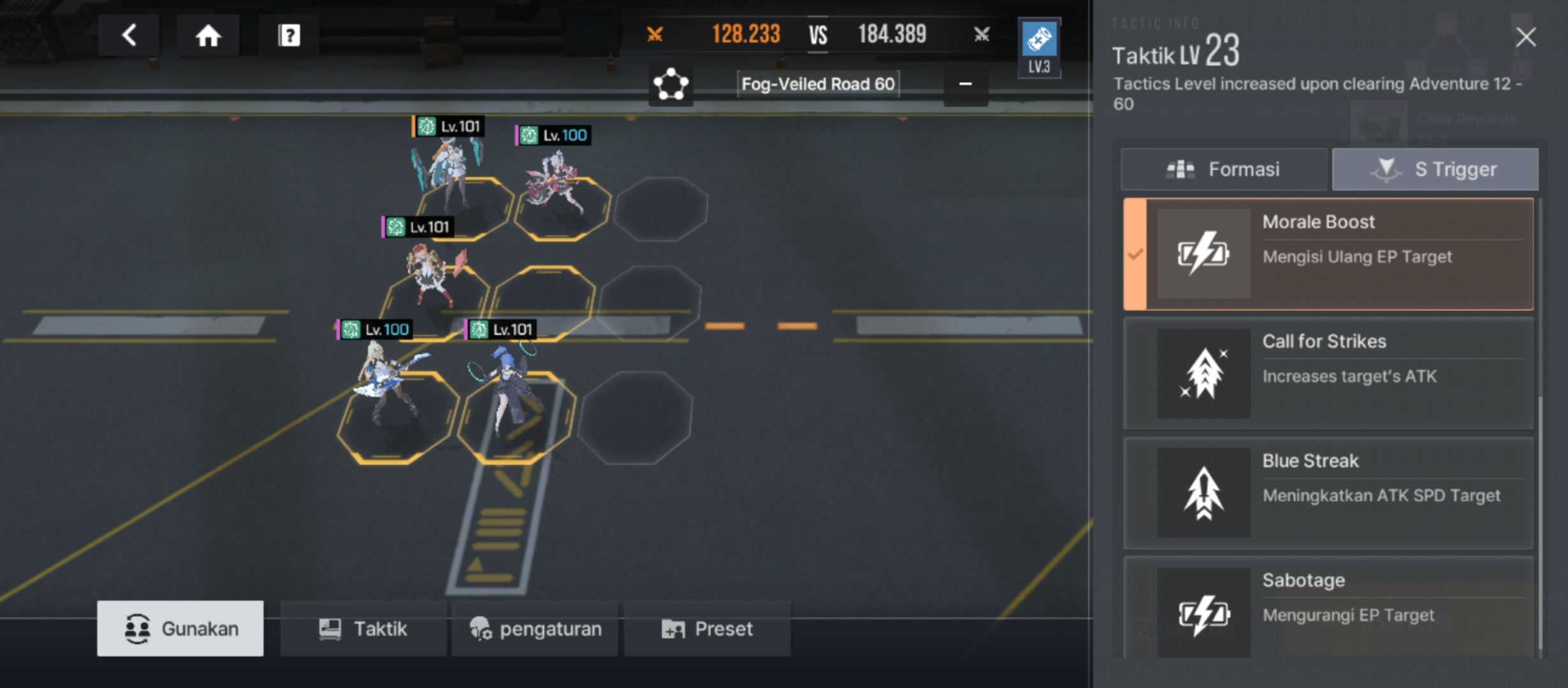Open the Preset menu

(707, 629)
